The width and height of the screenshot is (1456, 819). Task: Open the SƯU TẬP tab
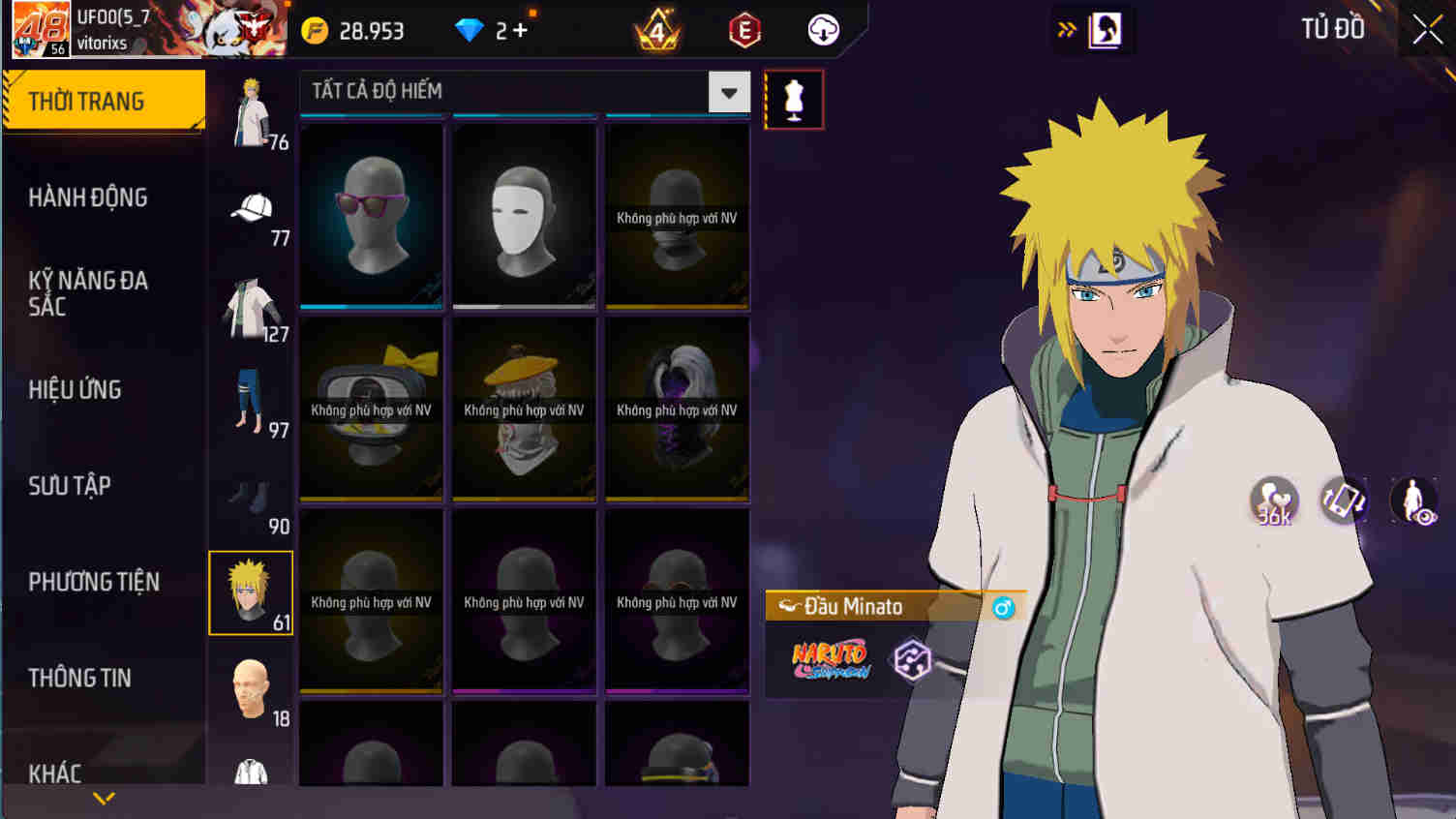(x=68, y=486)
